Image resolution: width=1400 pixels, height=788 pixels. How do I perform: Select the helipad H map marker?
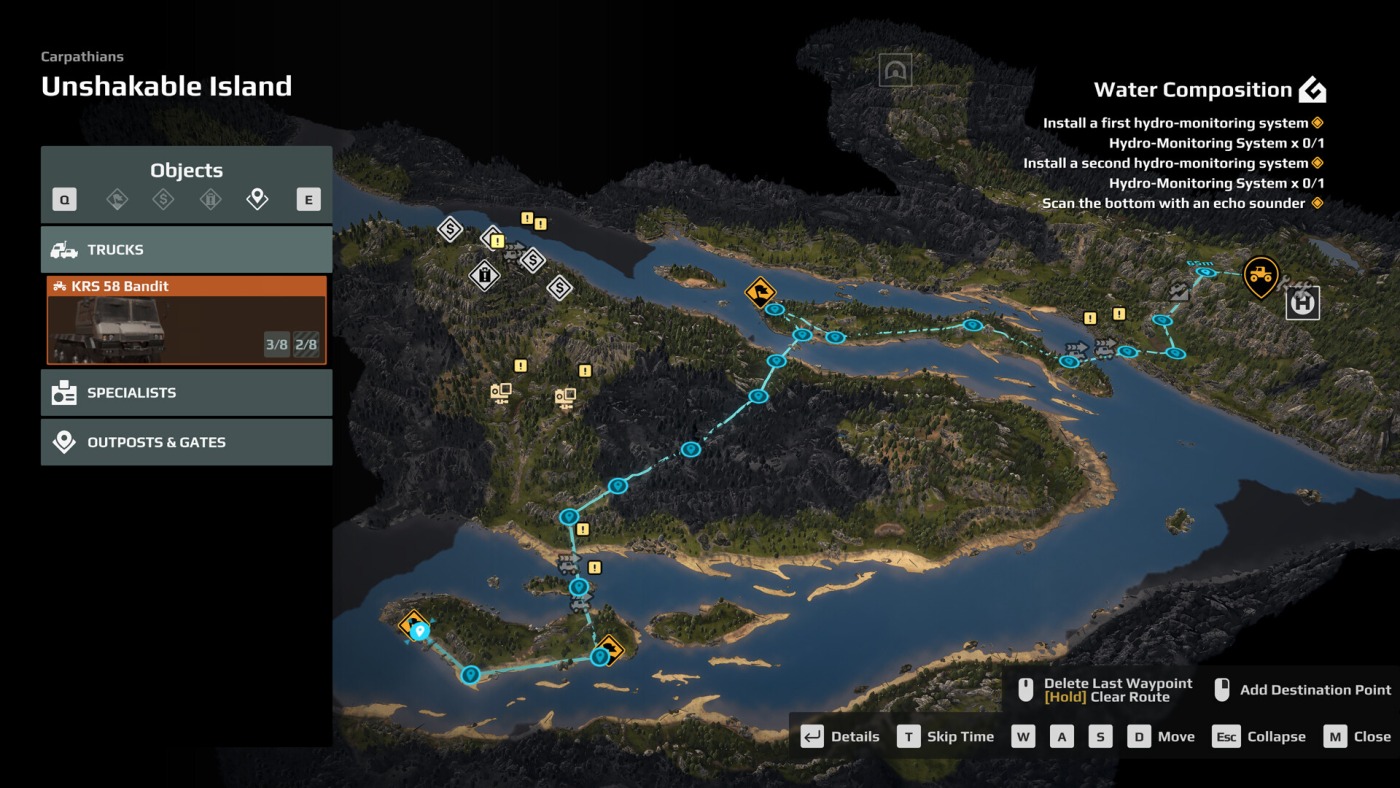point(1302,302)
